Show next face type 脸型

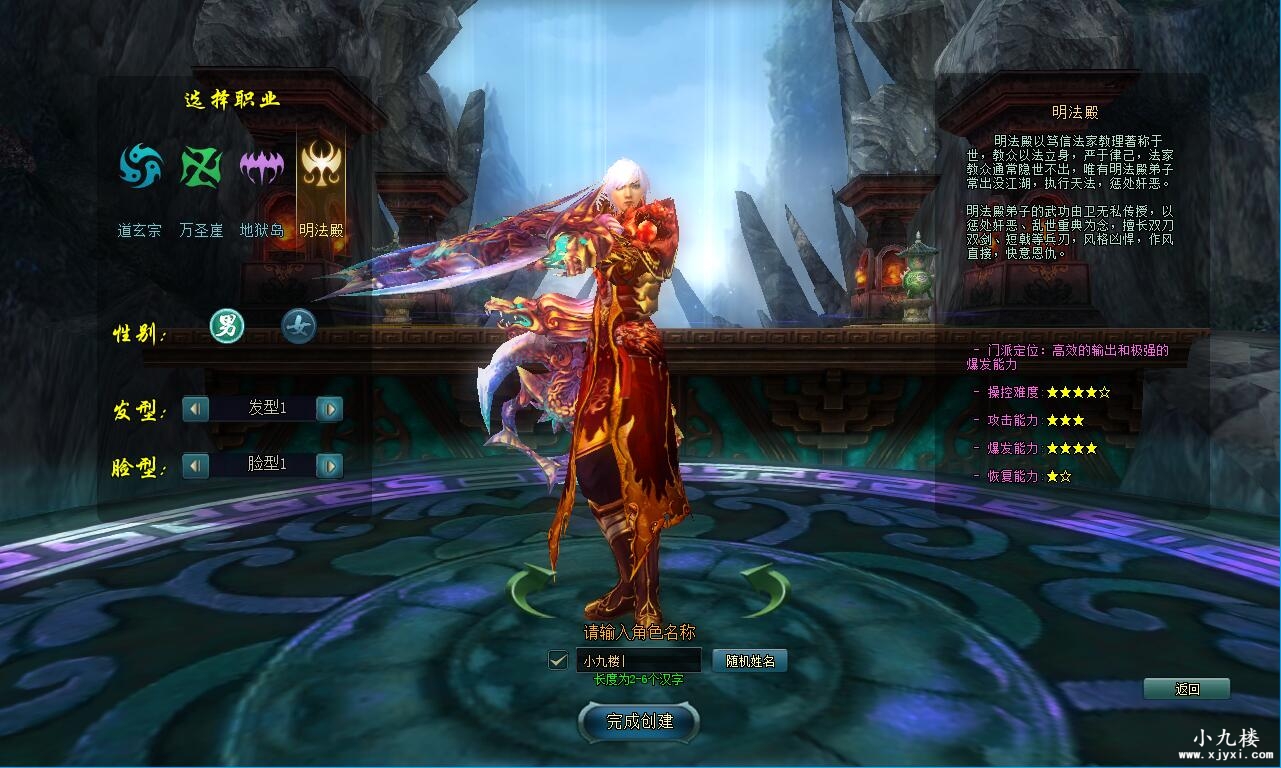(x=330, y=465)
